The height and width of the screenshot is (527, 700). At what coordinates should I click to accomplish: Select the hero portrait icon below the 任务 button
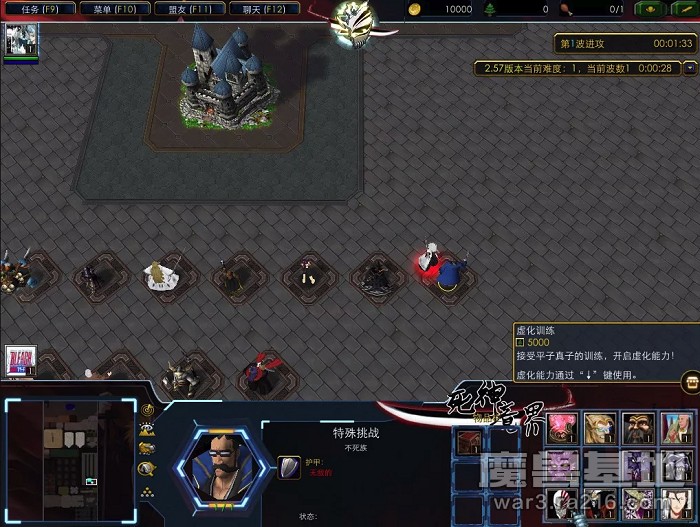21,39
